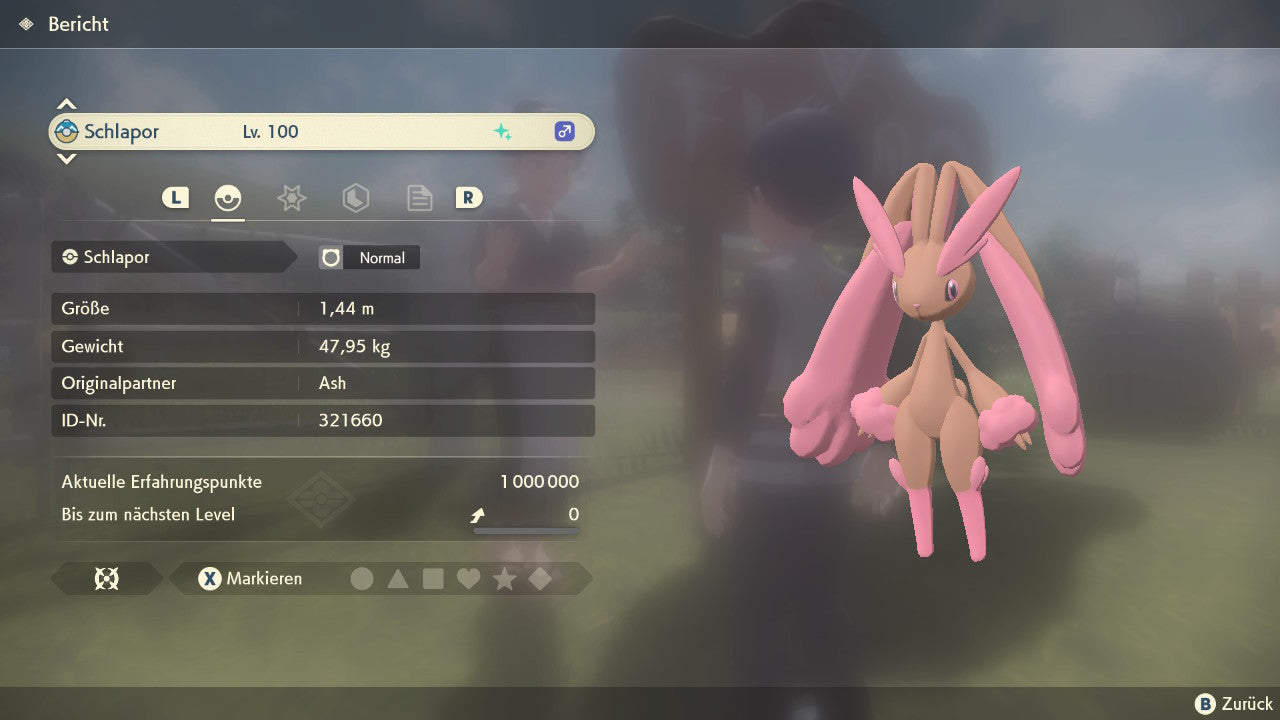Toggle the circle marking
The image size is (1280, 720).
point(362,578)
